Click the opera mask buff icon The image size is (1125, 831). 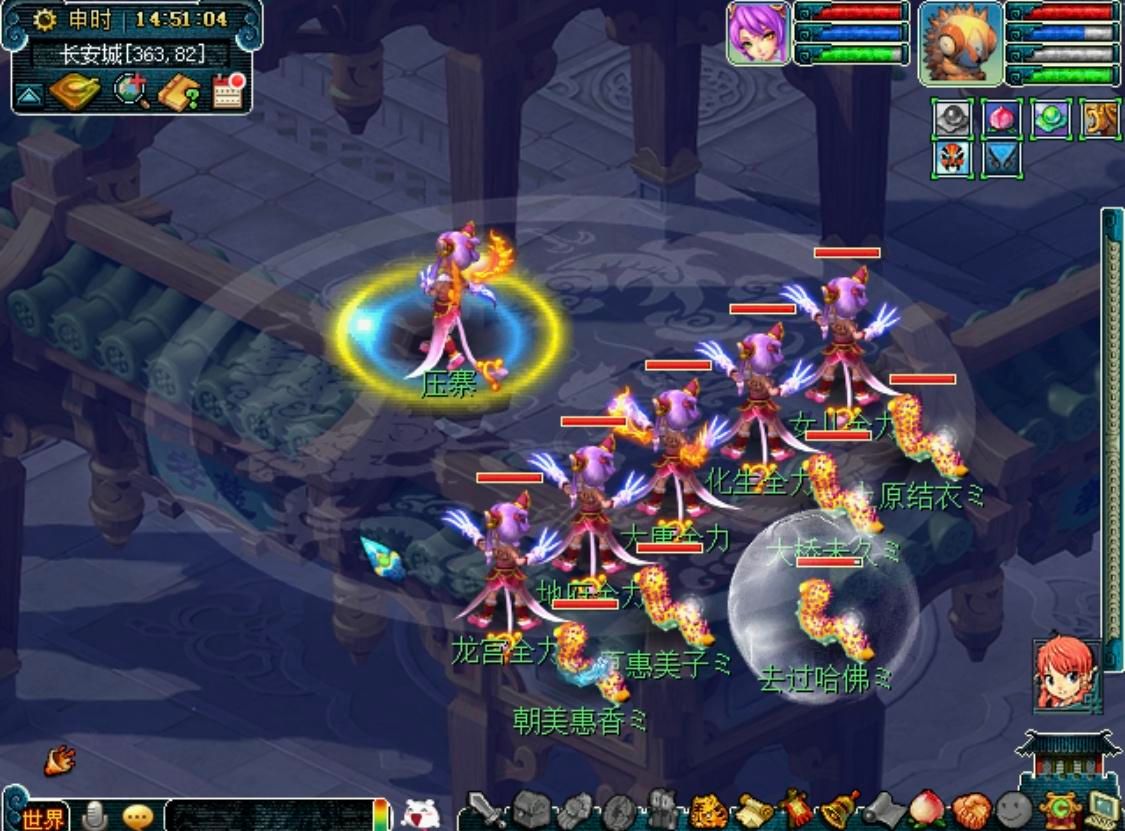tap(952, 159)
